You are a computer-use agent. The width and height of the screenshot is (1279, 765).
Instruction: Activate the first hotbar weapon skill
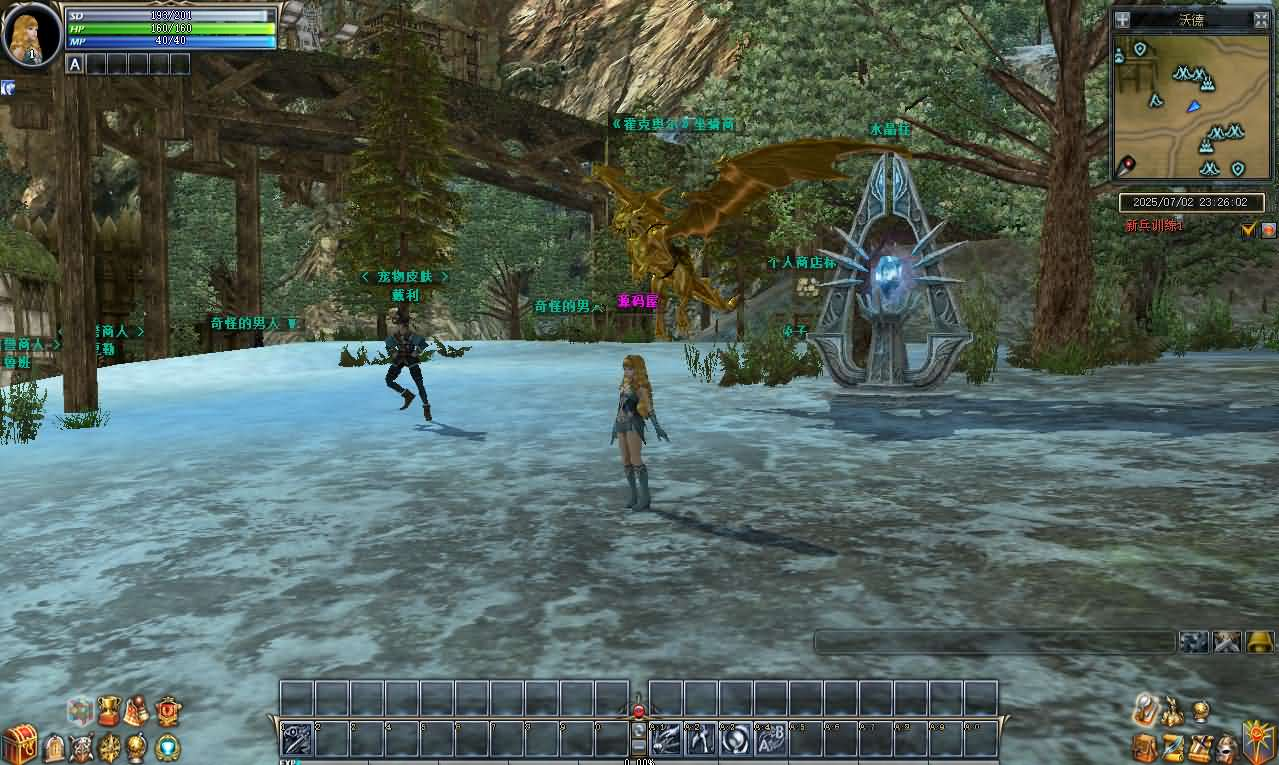[x=297, y=739]
